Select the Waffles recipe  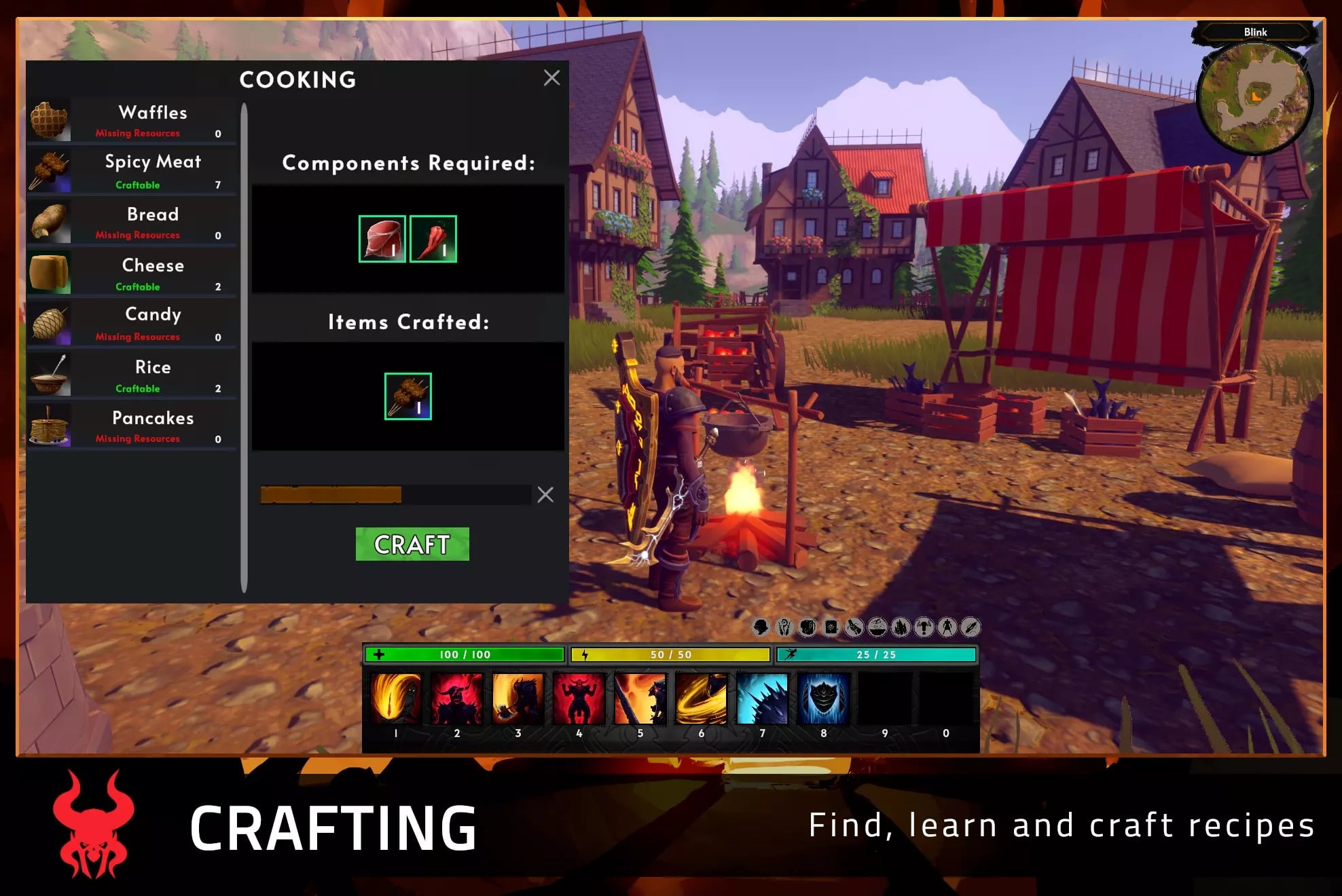tap(132, 120)
